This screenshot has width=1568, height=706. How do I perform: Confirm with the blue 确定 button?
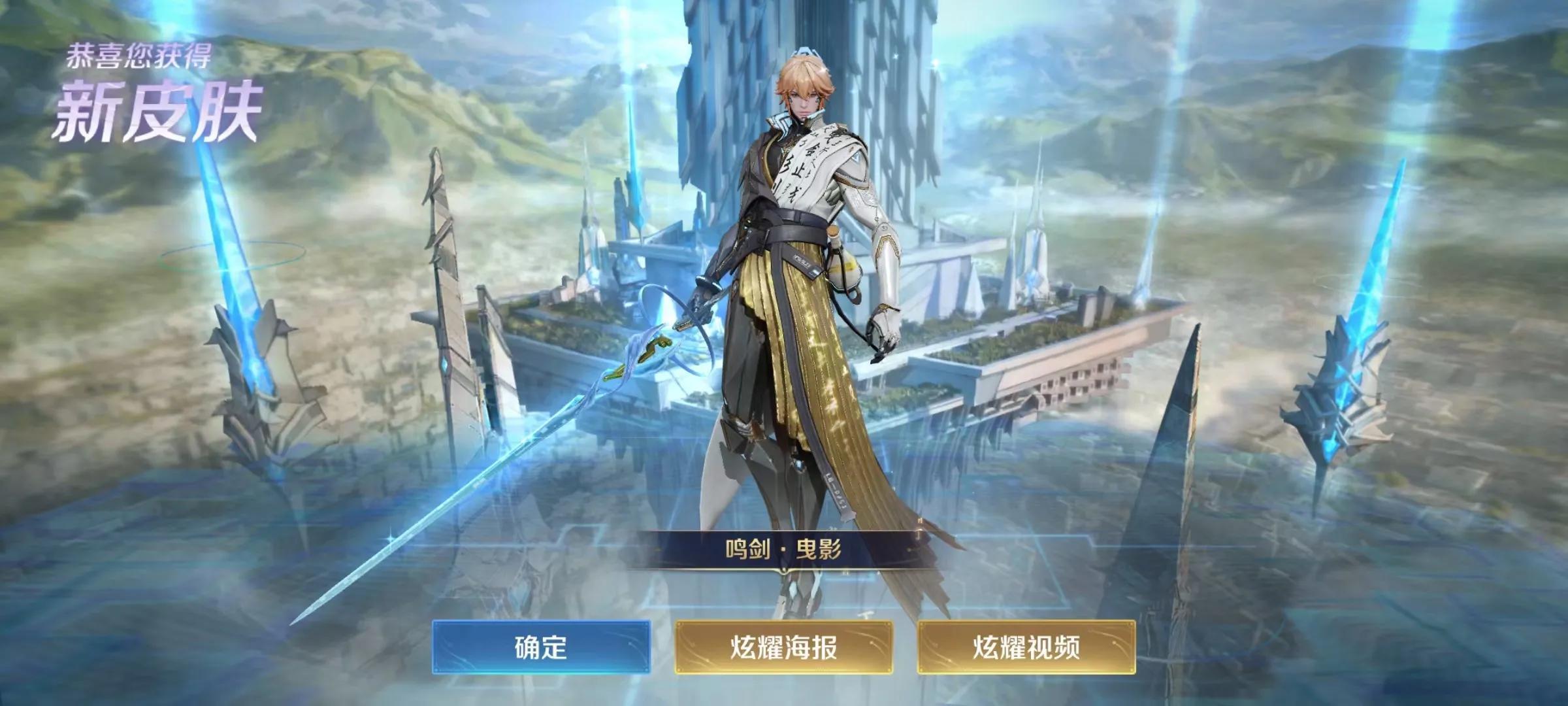point(541,647)
